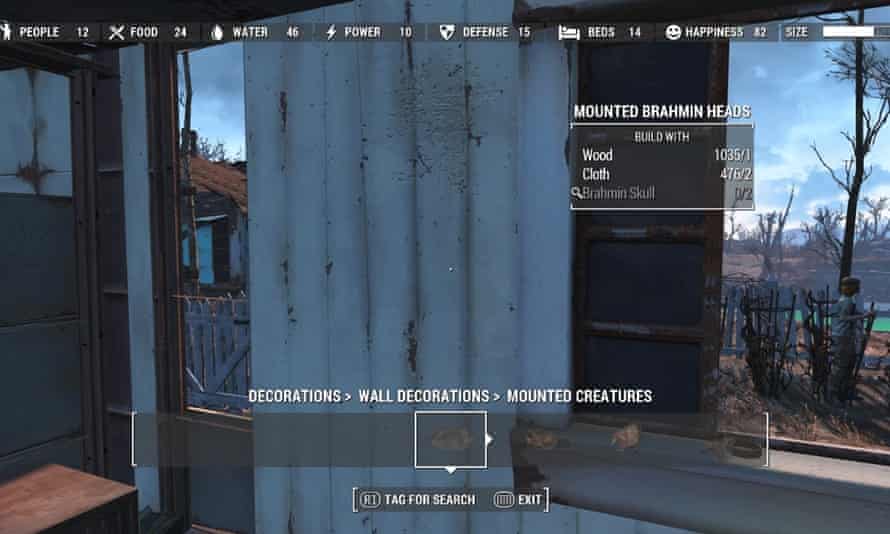Select the Mounted Brahmin Heads highlighted item
Screen dimensions: 890x534
coord(451,439)
